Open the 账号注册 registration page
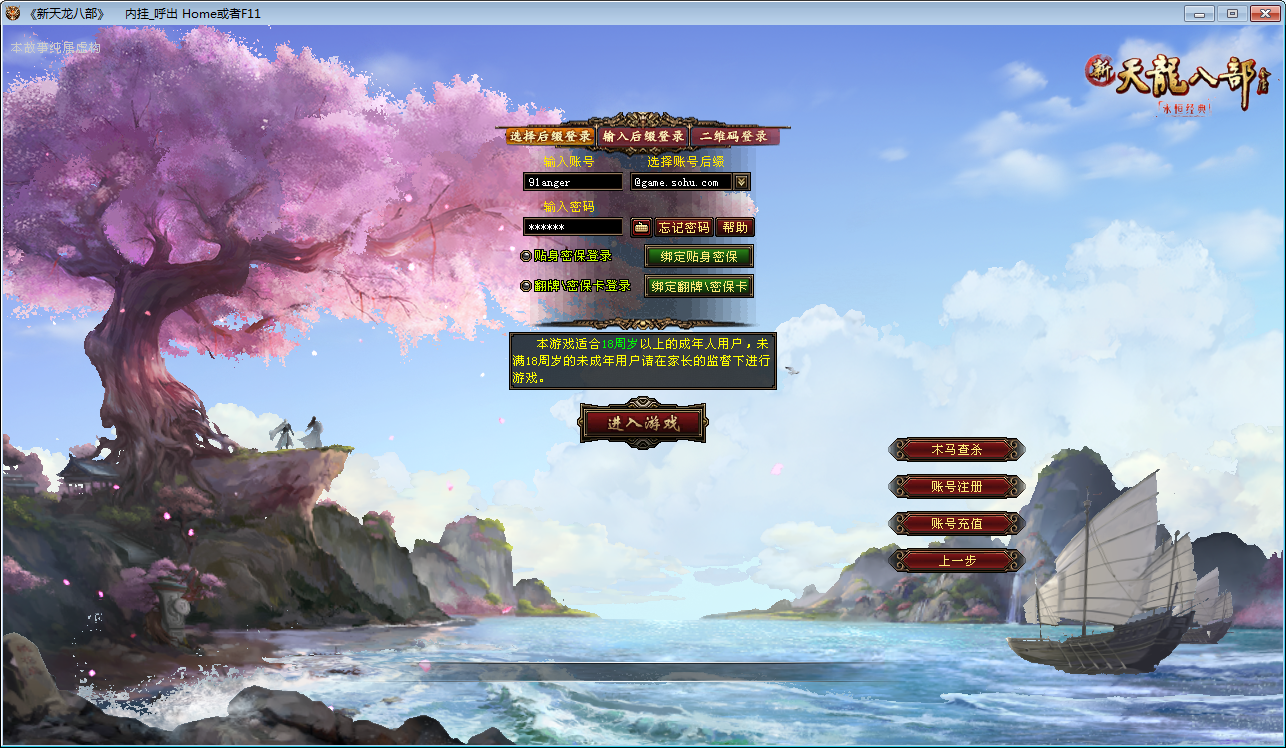Viewport: 1286px width, 748px height. pos(956,487)
